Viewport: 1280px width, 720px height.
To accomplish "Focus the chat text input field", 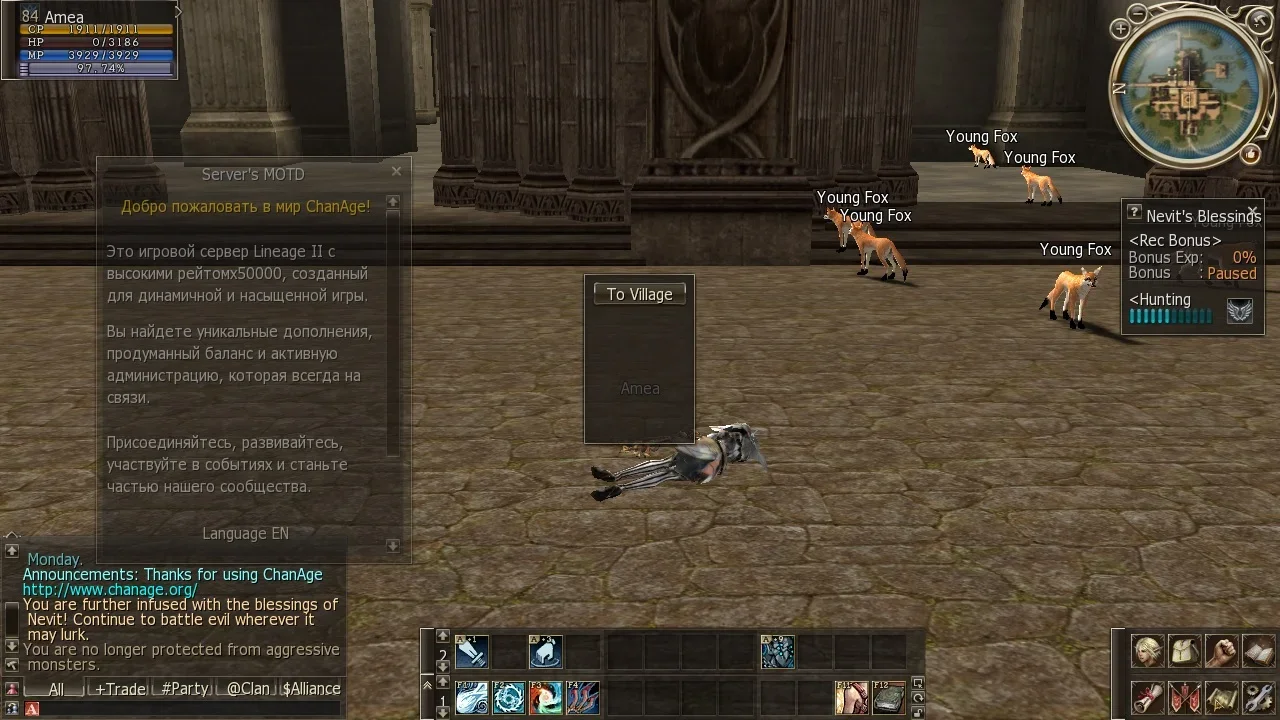I will (x=190, y=709).
